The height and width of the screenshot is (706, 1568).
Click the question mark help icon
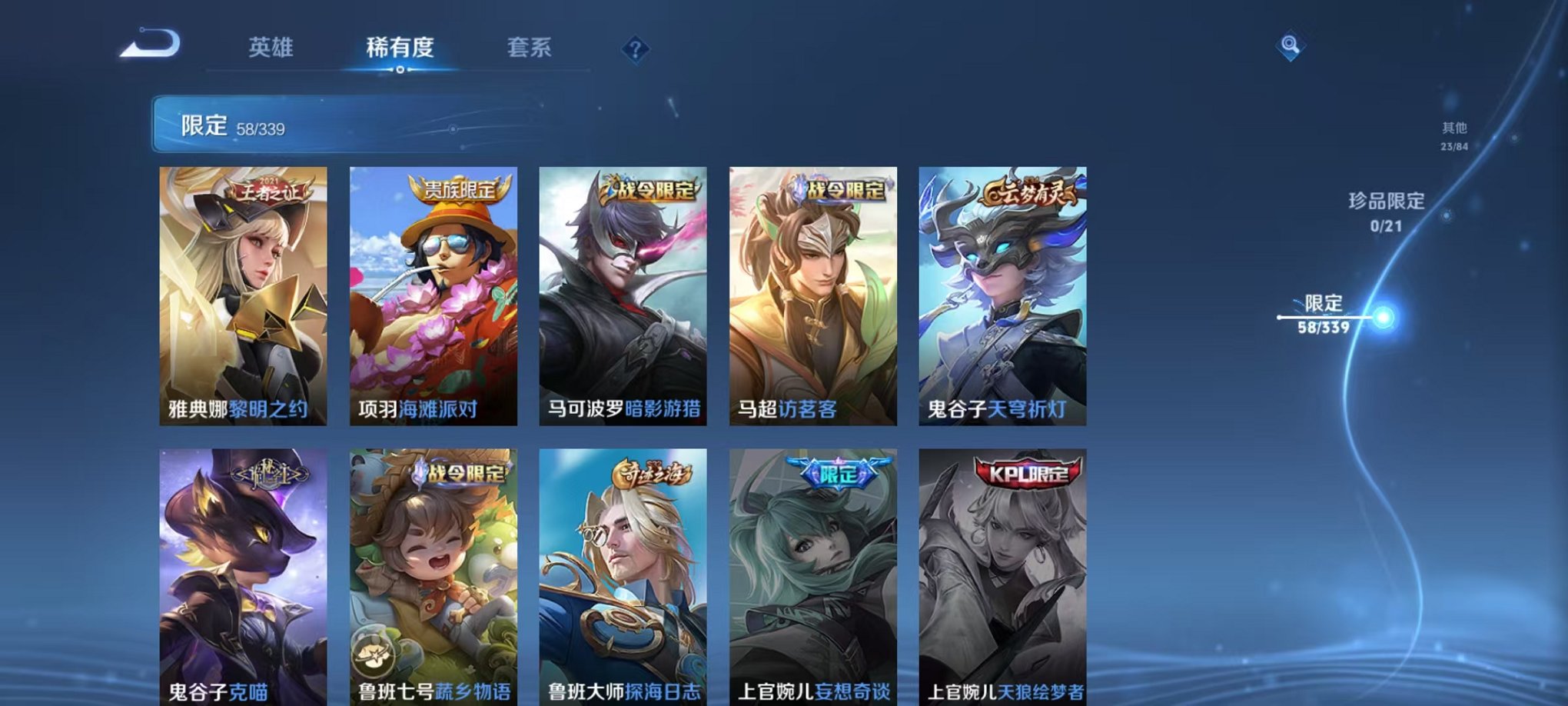[x=634, y=48]
